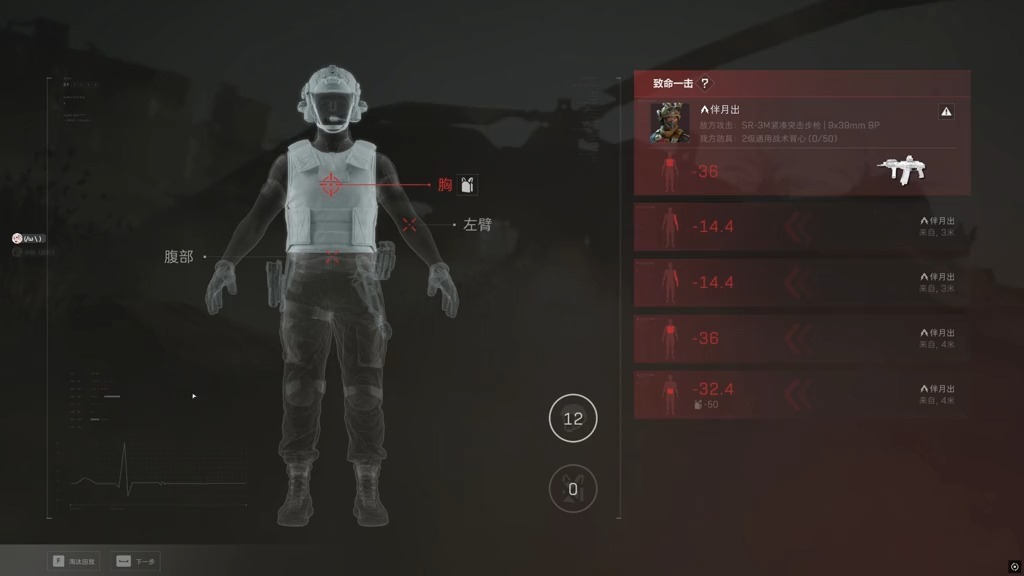Continue with the 下一步 button

[137, 561]
